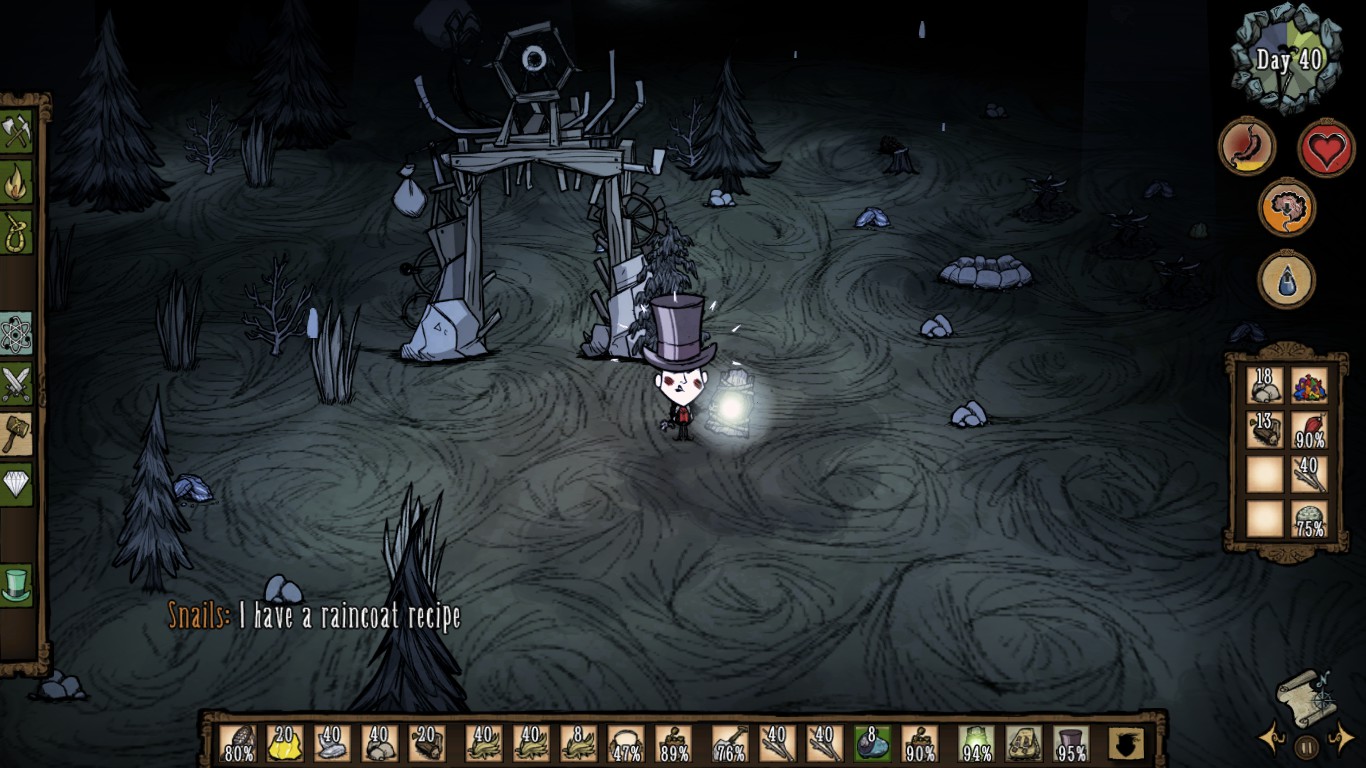This screenshot has width=1366, height=768.
Task: Switch to the Science crafting tab
Action: pos(17,334)
